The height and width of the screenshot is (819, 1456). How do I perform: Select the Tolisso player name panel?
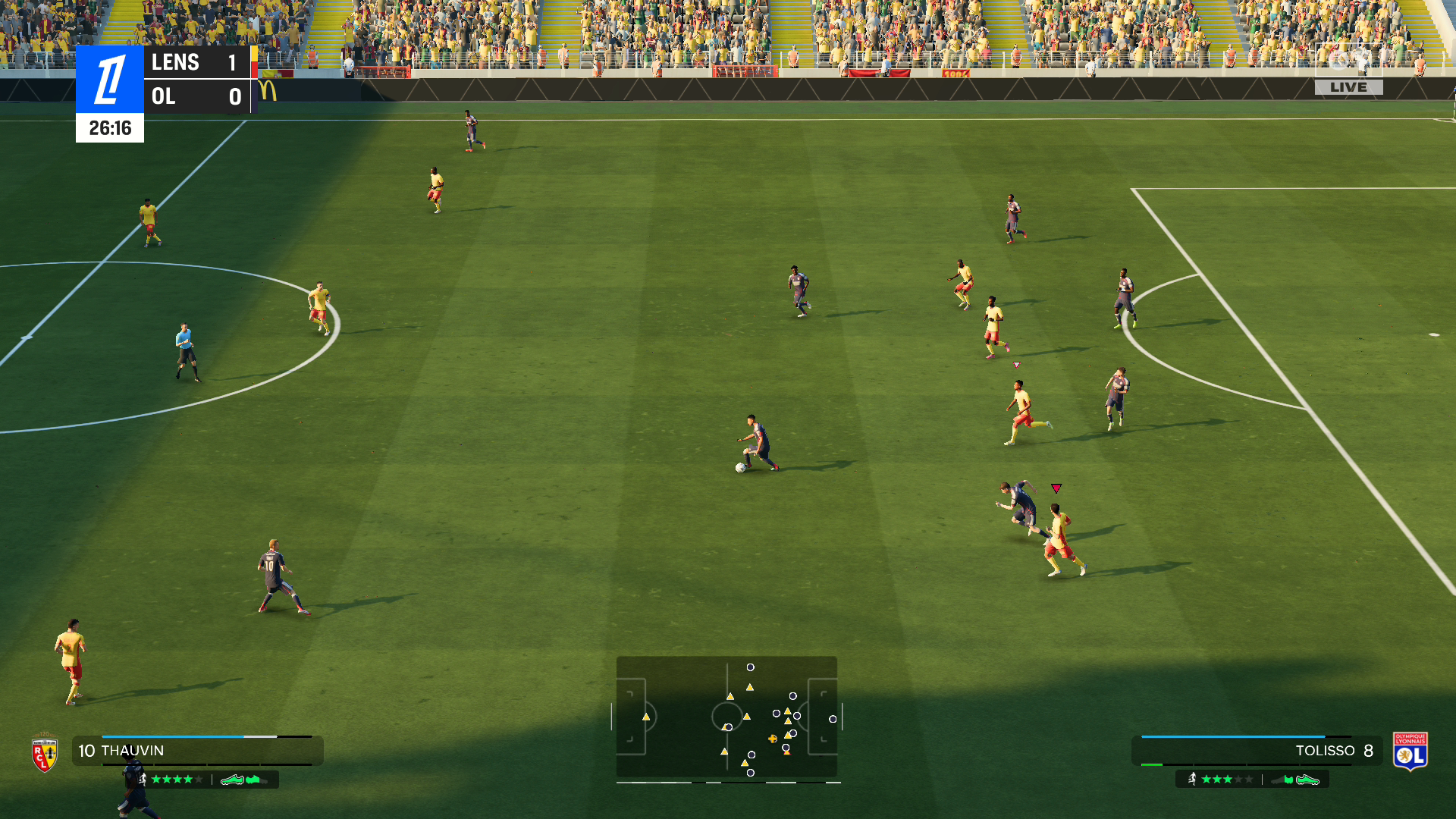[x=1257, y=751]
